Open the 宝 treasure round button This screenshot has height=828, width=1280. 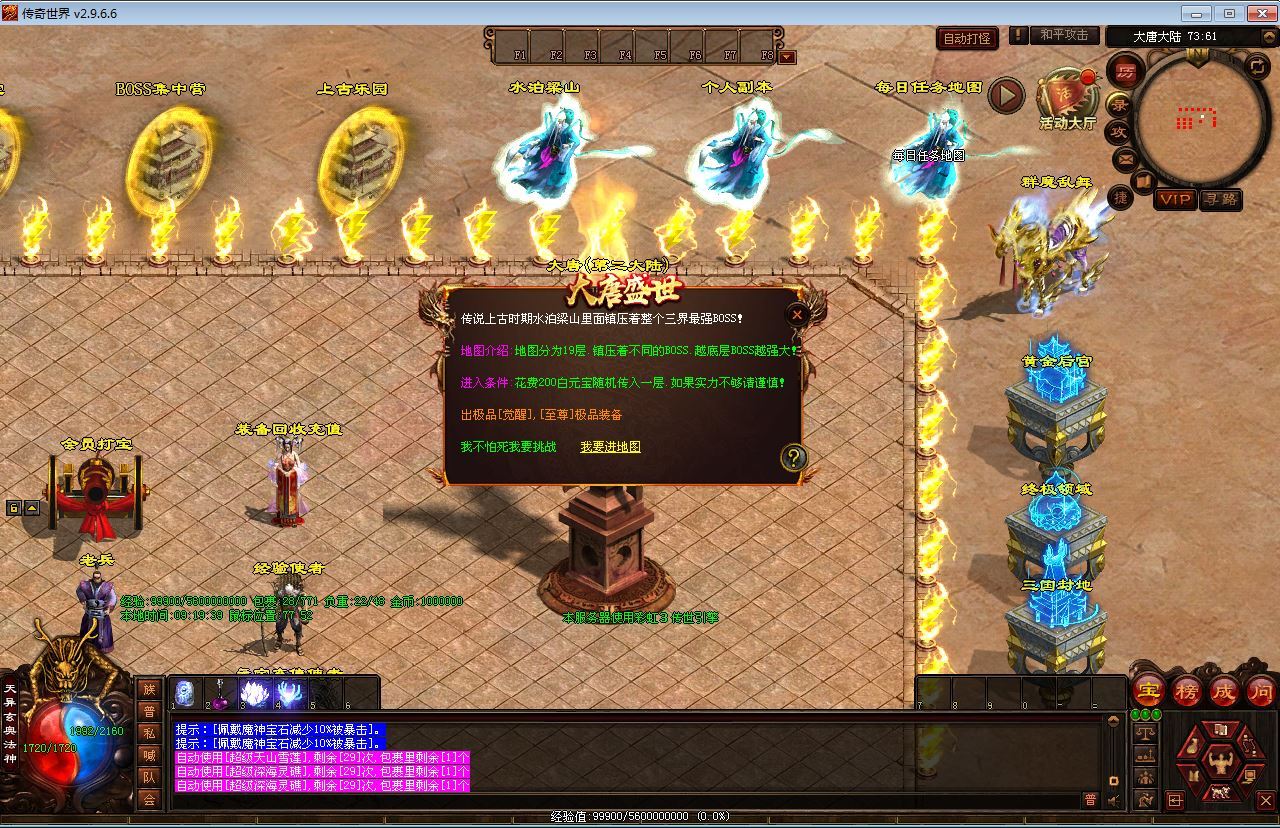(x=1149, y=691)
